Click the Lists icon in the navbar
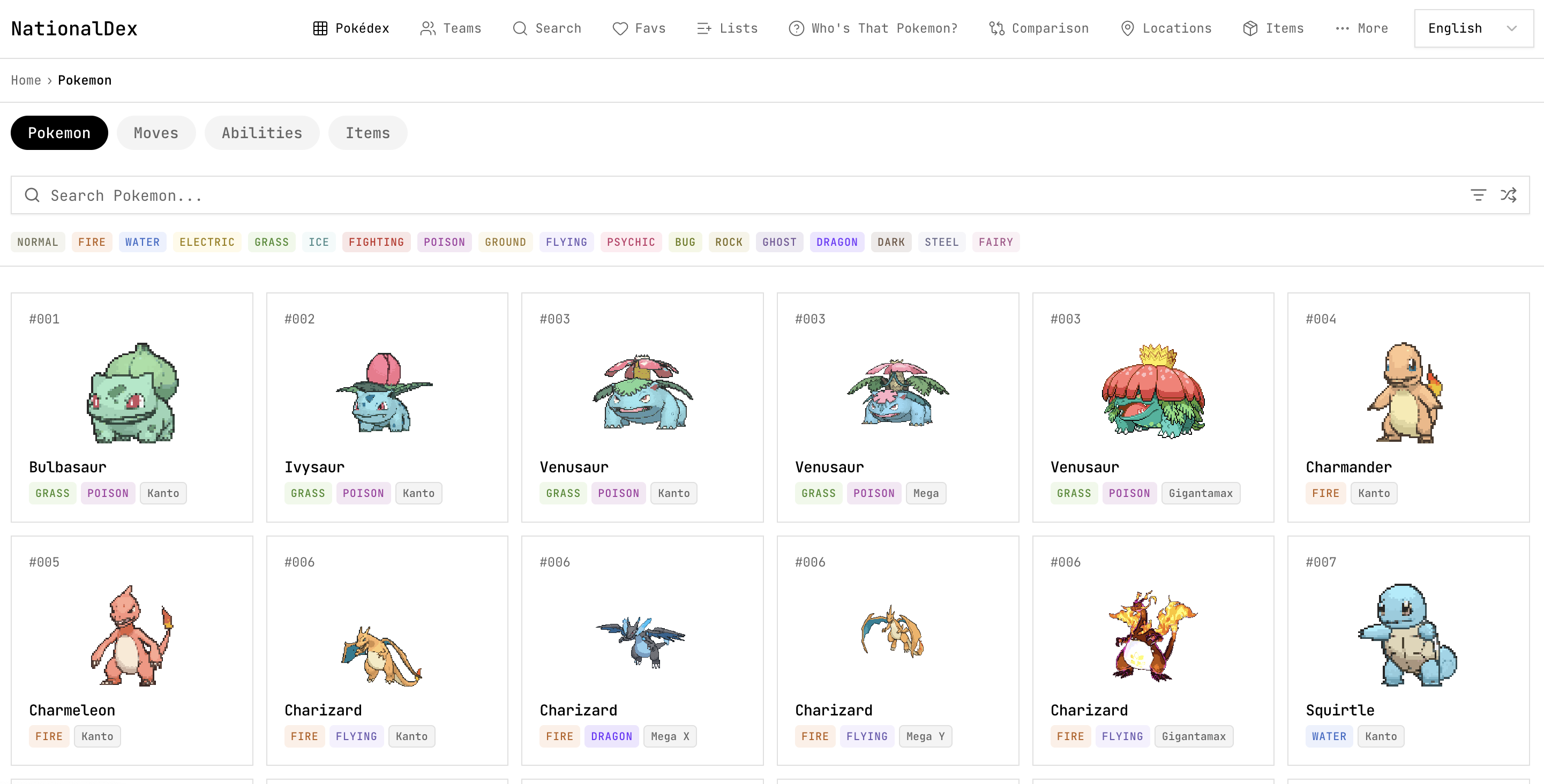1544x784 pixels. pos(727,27)
